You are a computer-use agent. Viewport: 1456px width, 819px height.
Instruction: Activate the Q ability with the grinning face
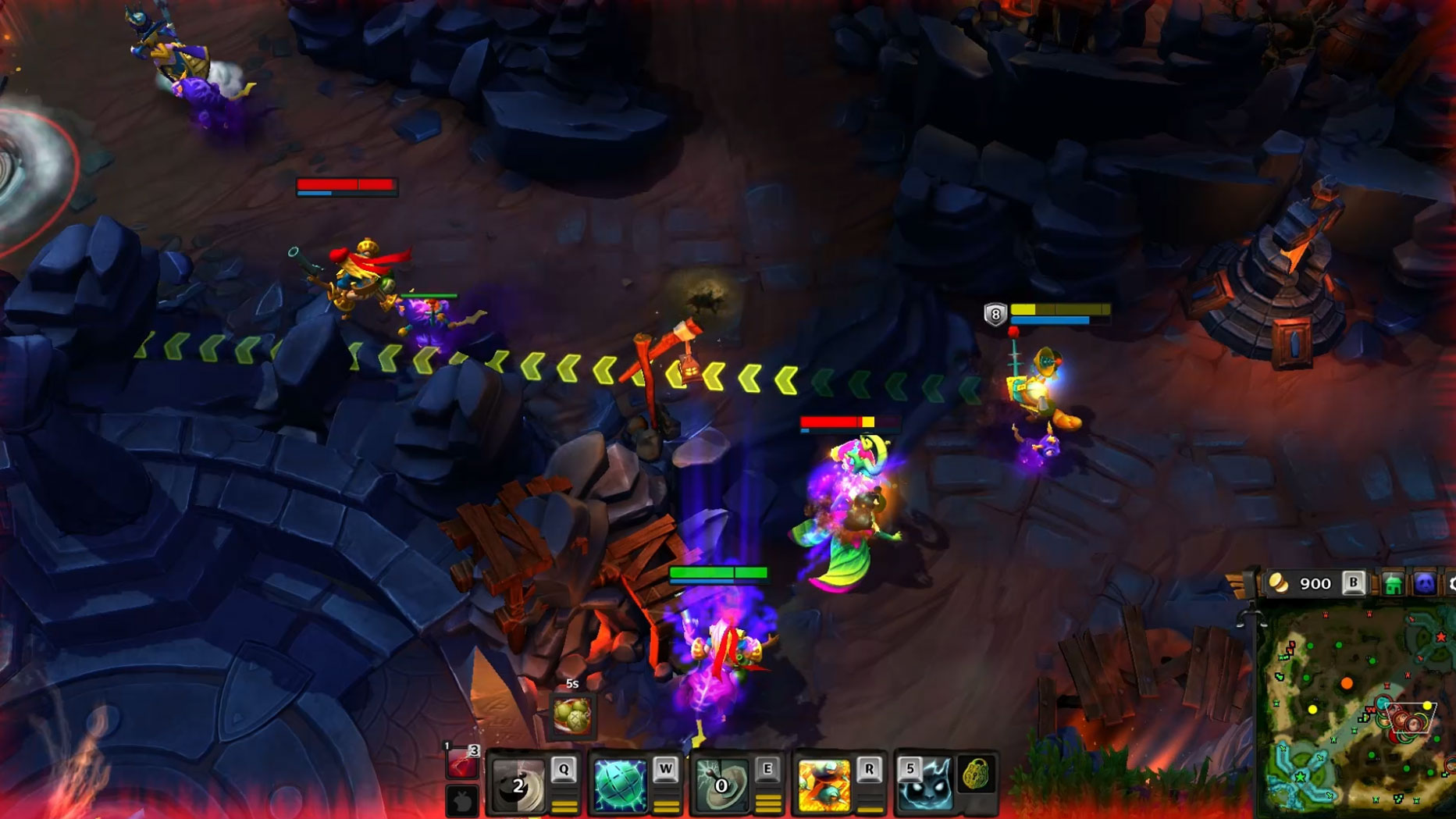pos(518,784)
